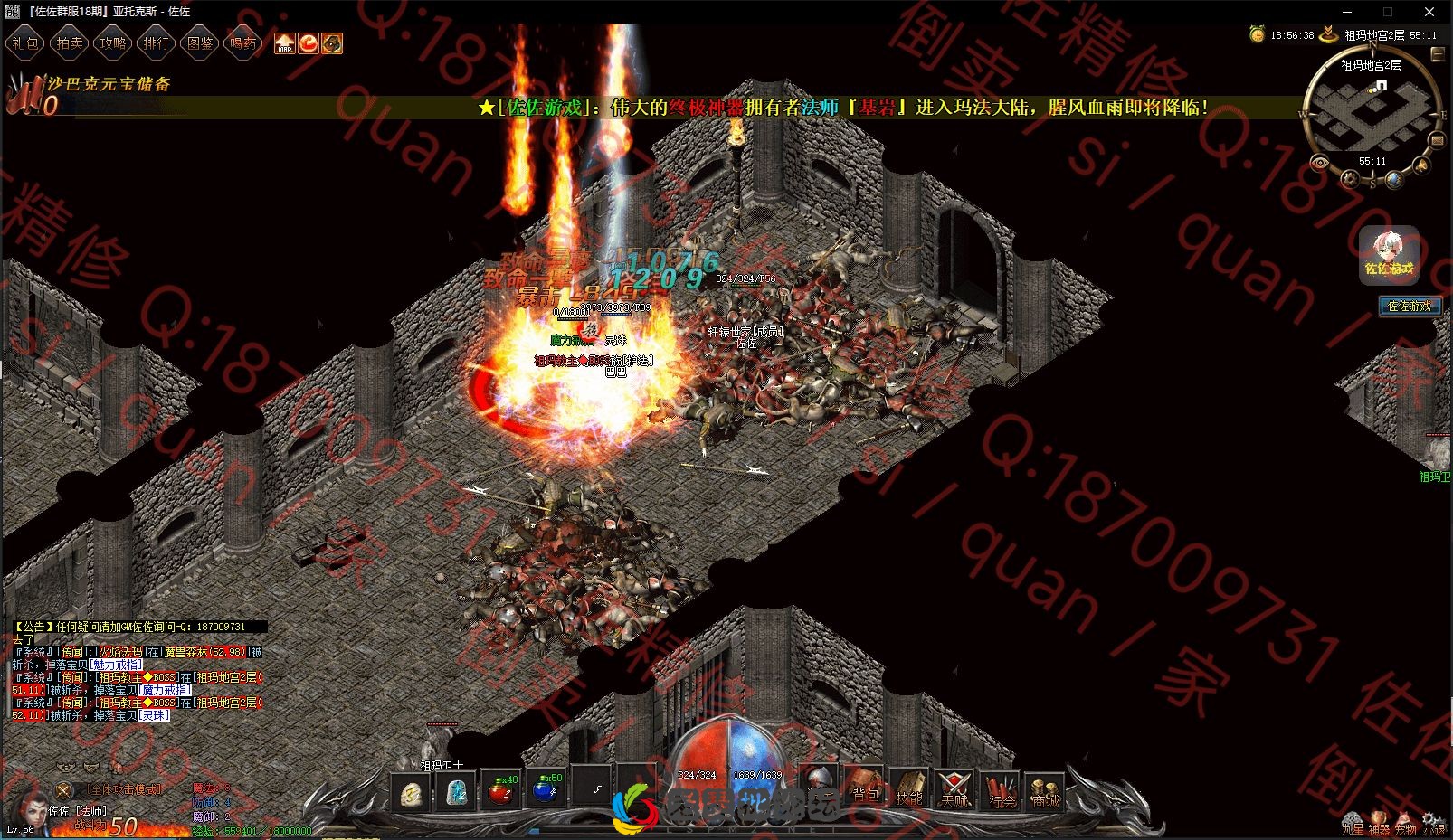
Task: Collapse the minimap with the minus button
Action: coord(1437,53)
